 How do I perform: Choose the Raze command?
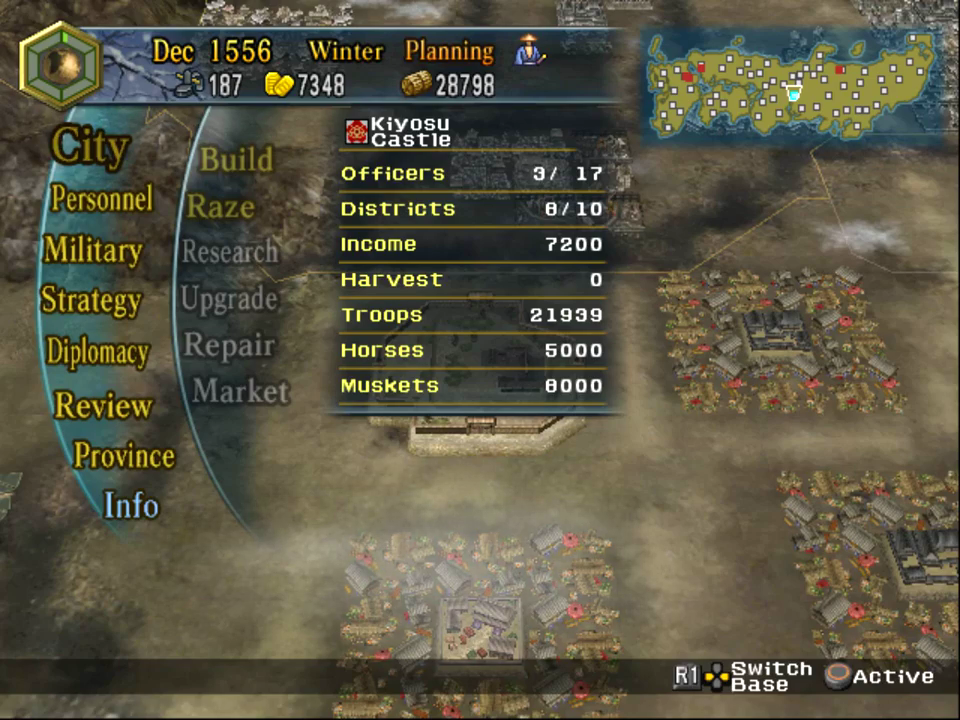[221, 207]
